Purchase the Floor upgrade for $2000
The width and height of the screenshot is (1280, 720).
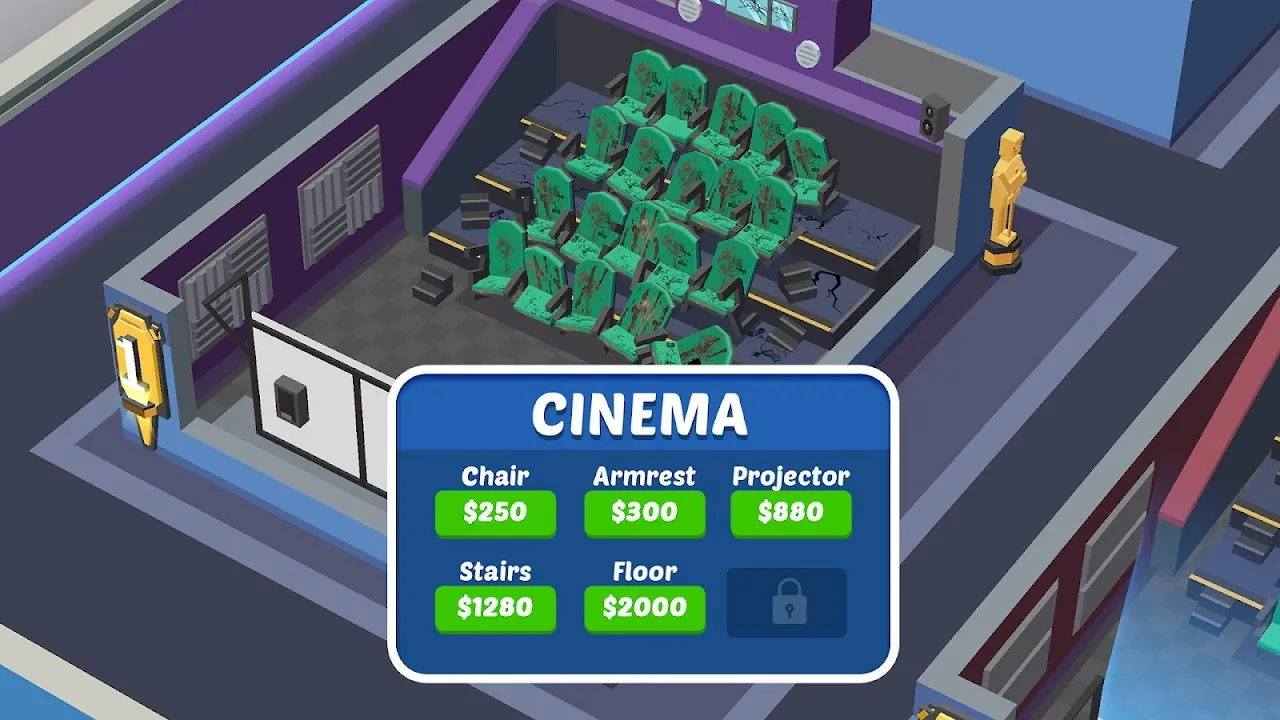tap(645, 608)
